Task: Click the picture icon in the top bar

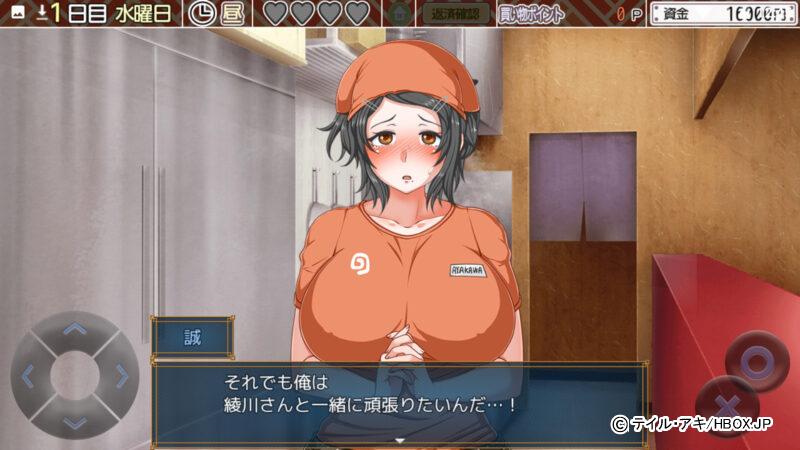Action: [16, 13]
